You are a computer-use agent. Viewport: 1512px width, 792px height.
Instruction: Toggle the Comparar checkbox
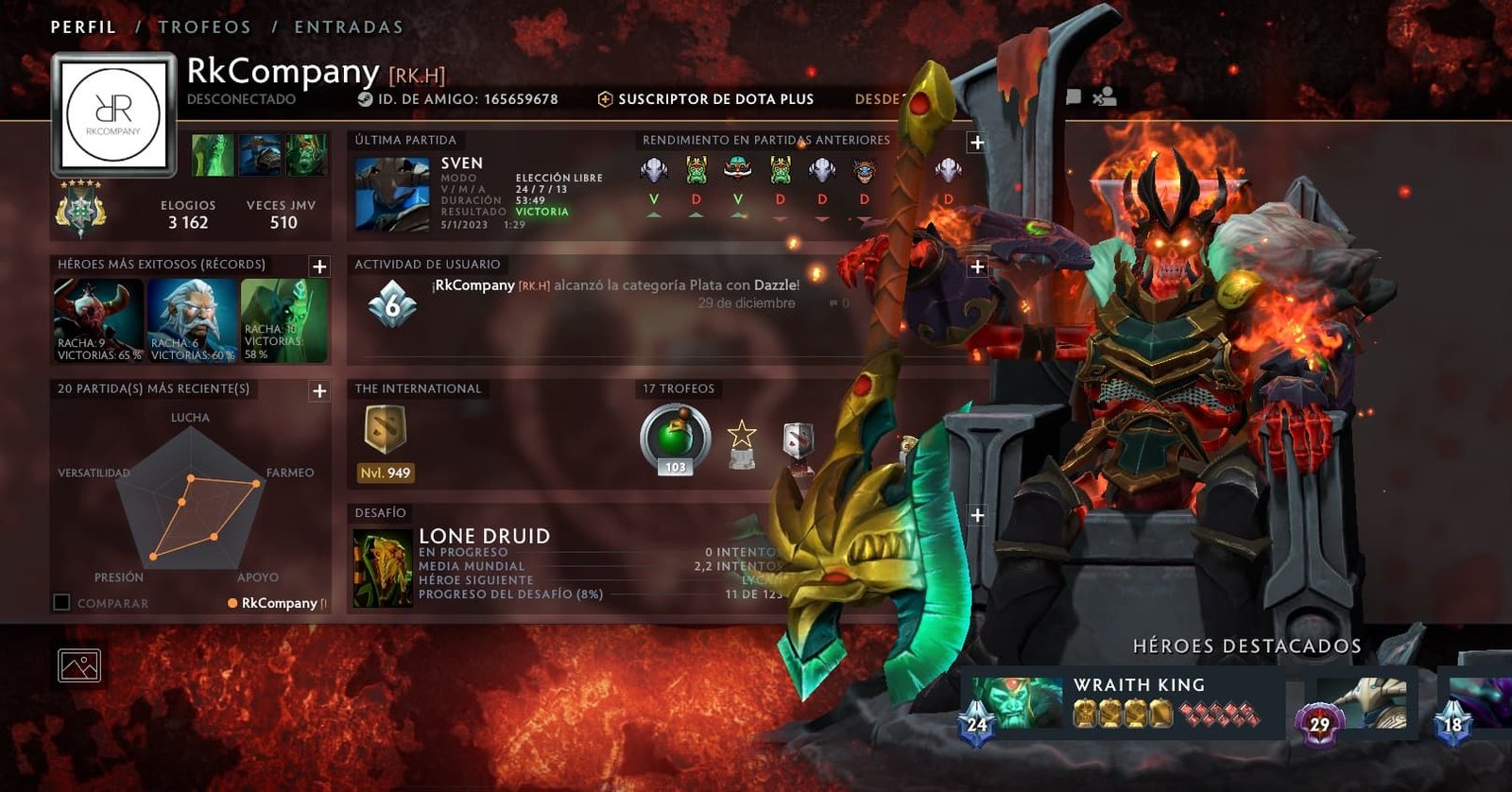[62, 602]
